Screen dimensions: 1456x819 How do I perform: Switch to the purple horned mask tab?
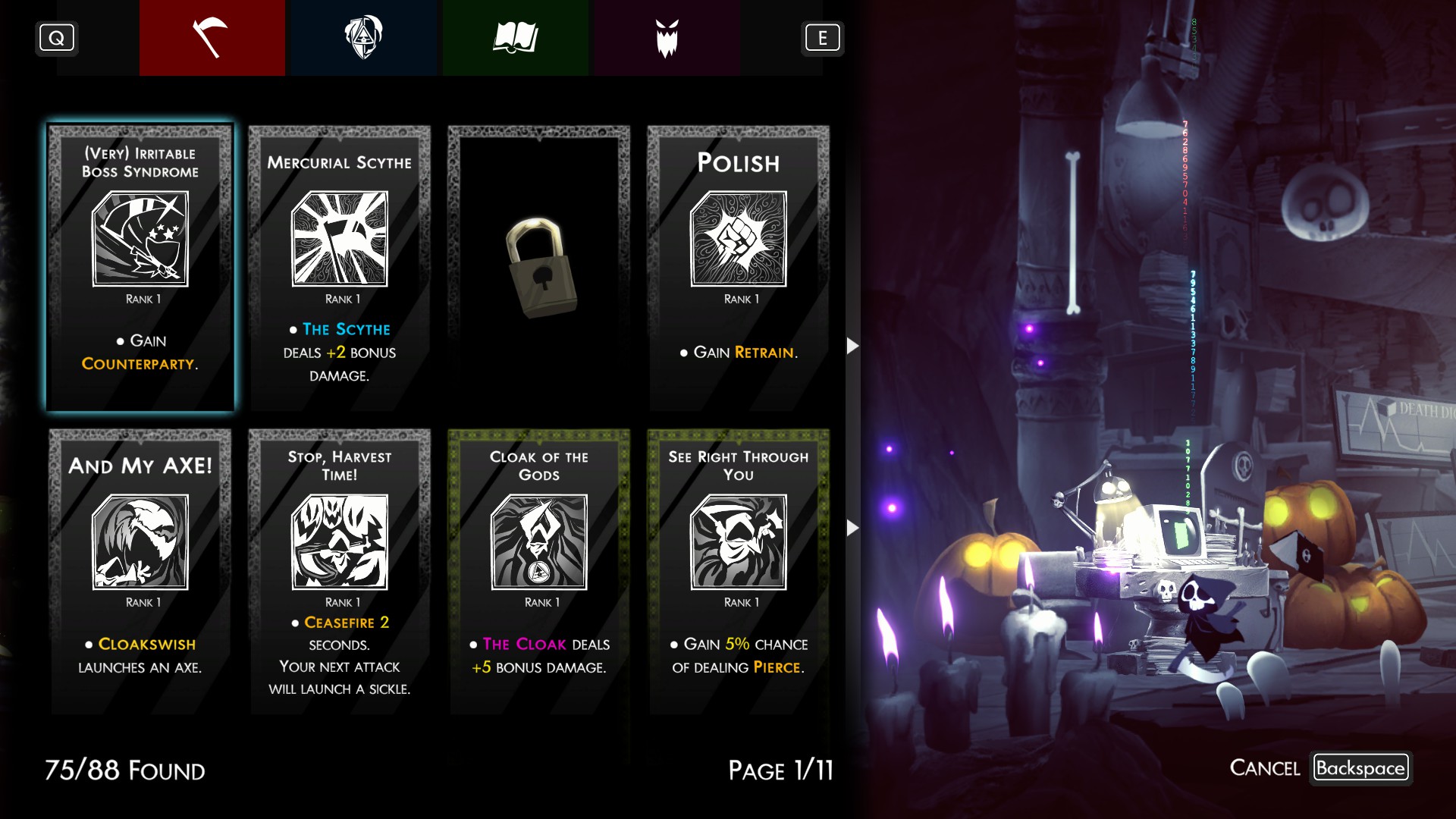pos(667,38)
